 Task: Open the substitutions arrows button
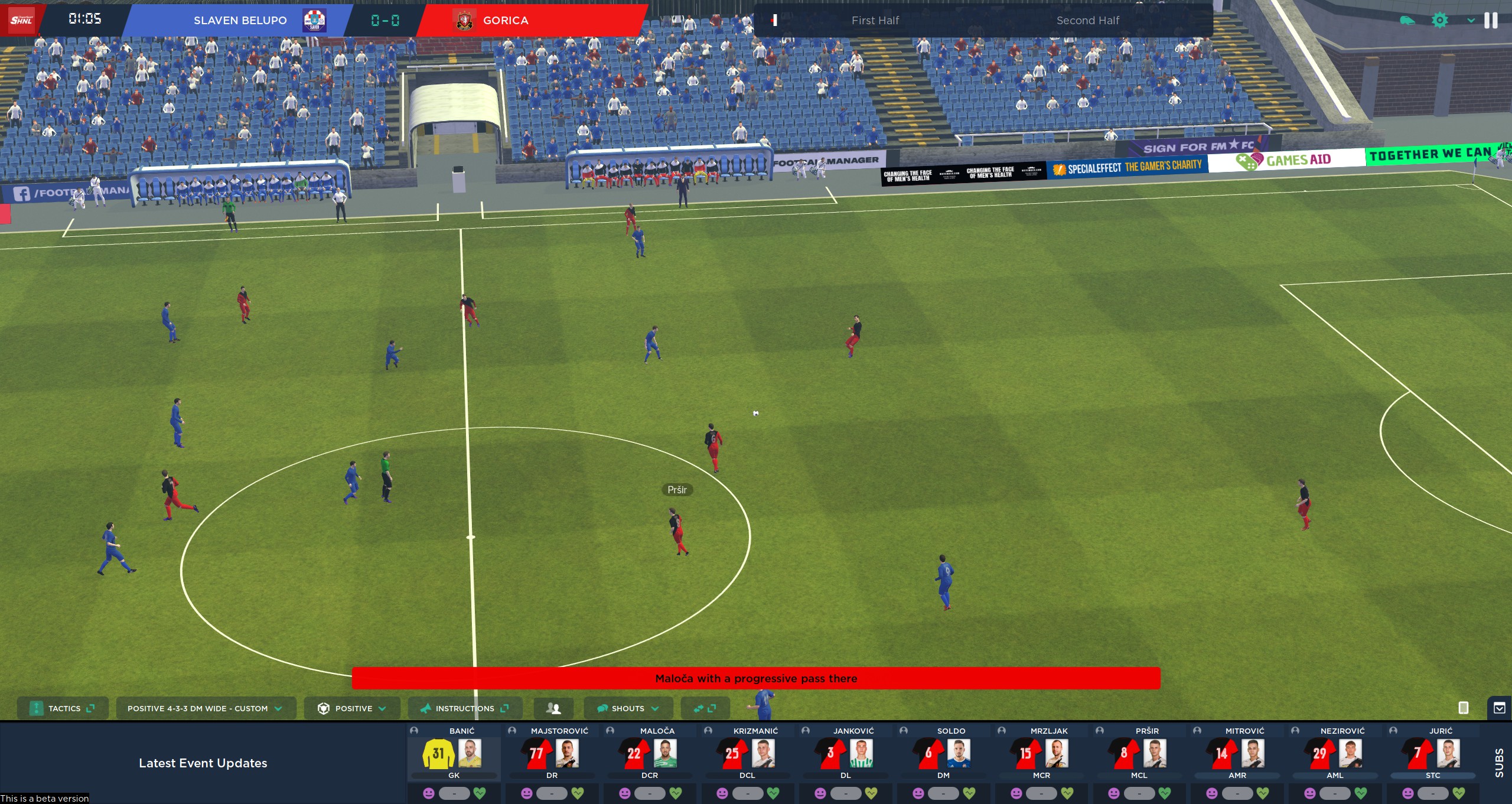pos(705,708)
